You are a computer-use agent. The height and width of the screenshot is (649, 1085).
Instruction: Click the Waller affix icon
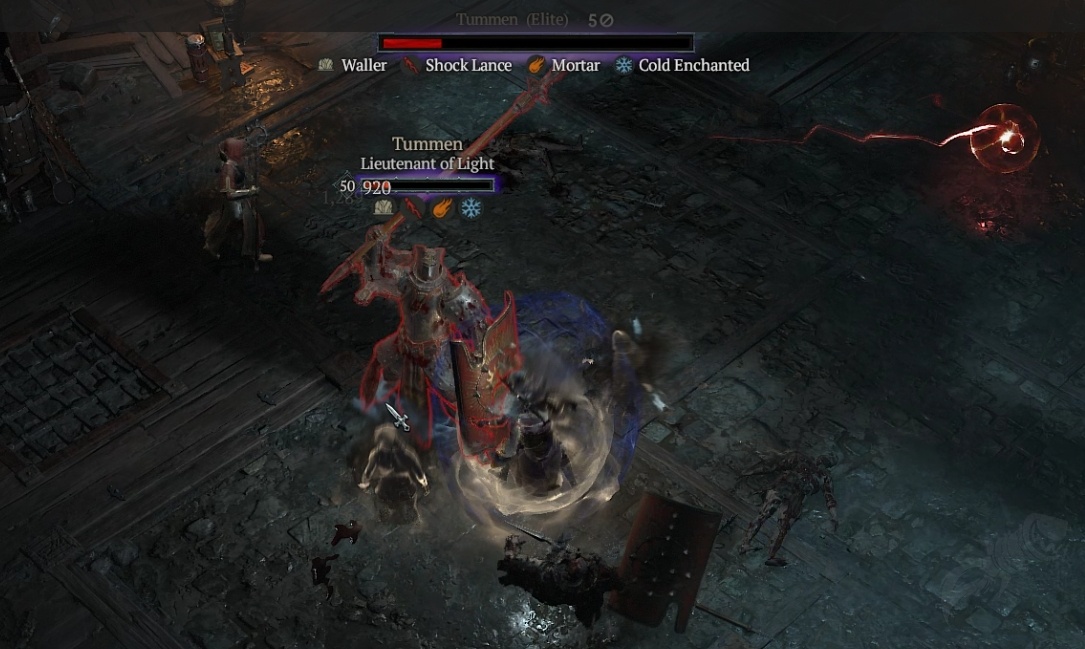click(325, 65)
